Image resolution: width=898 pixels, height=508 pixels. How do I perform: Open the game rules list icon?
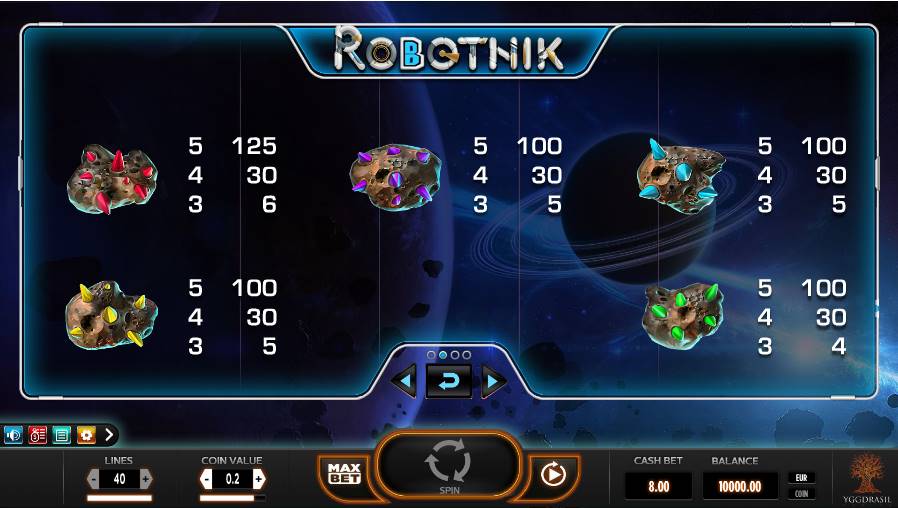pyautogui.click(x=62, y=435)
